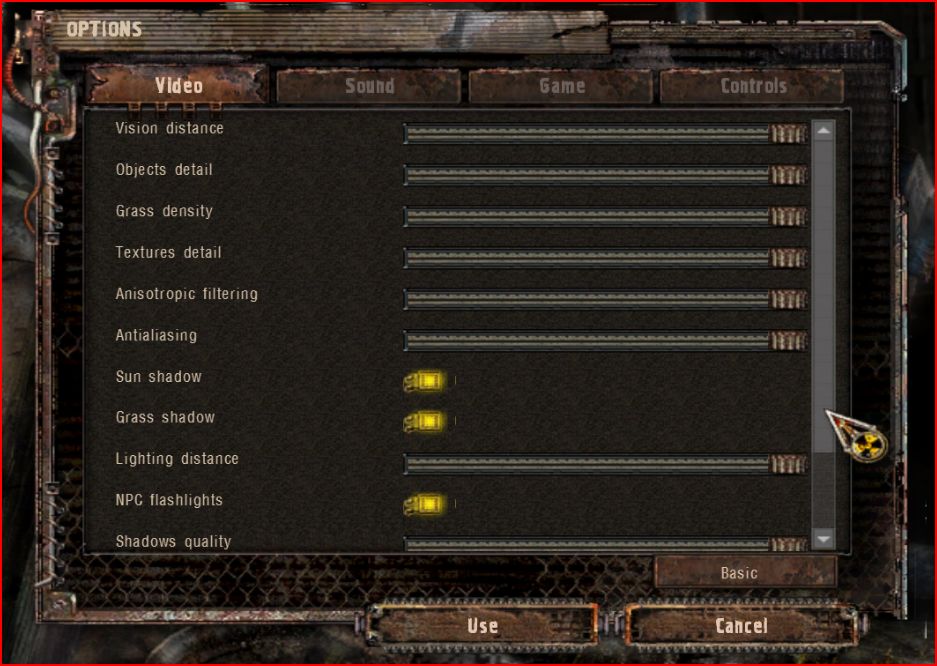937x666 pixels.
Task: Change the Textures detail slider
Action: click(x=604, y=258)
